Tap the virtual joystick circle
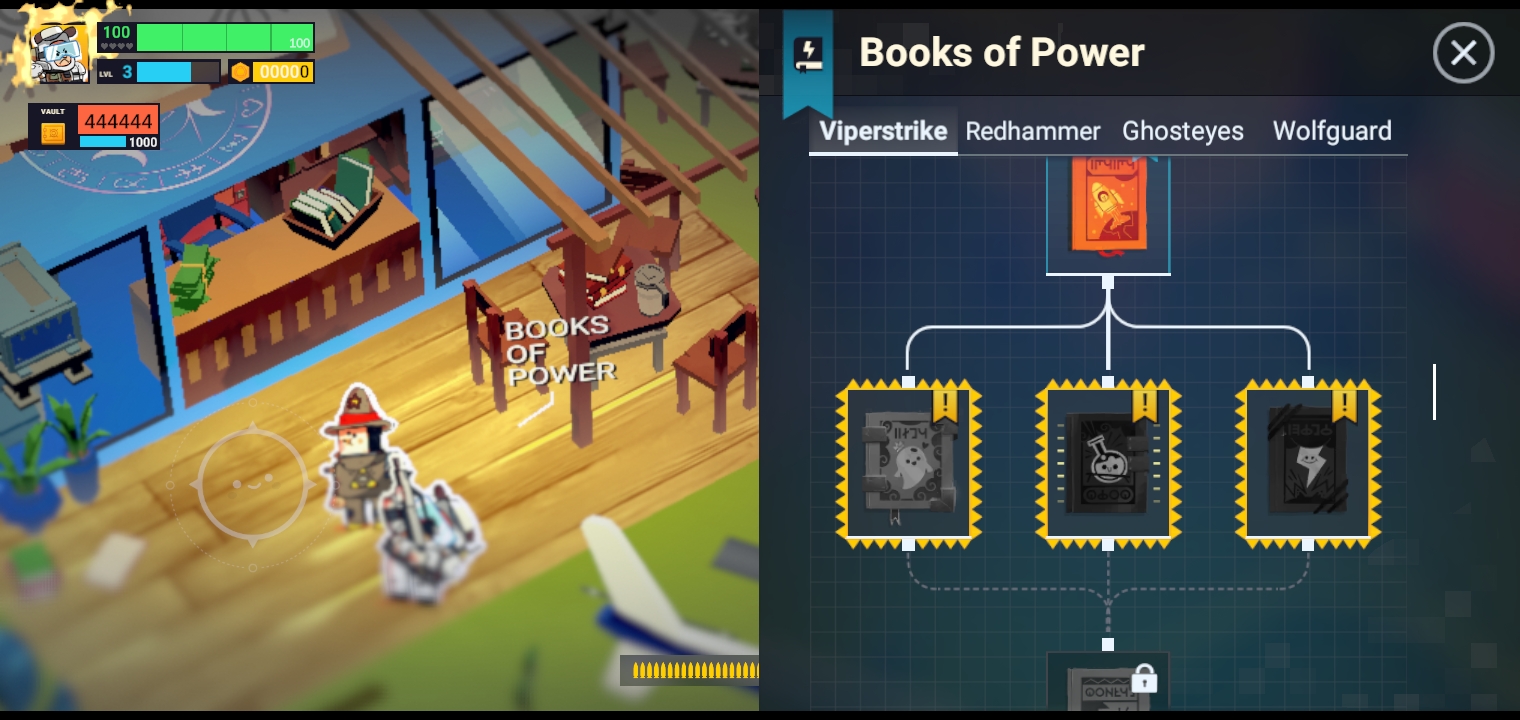1520x720 pixels. pos(251,484)
